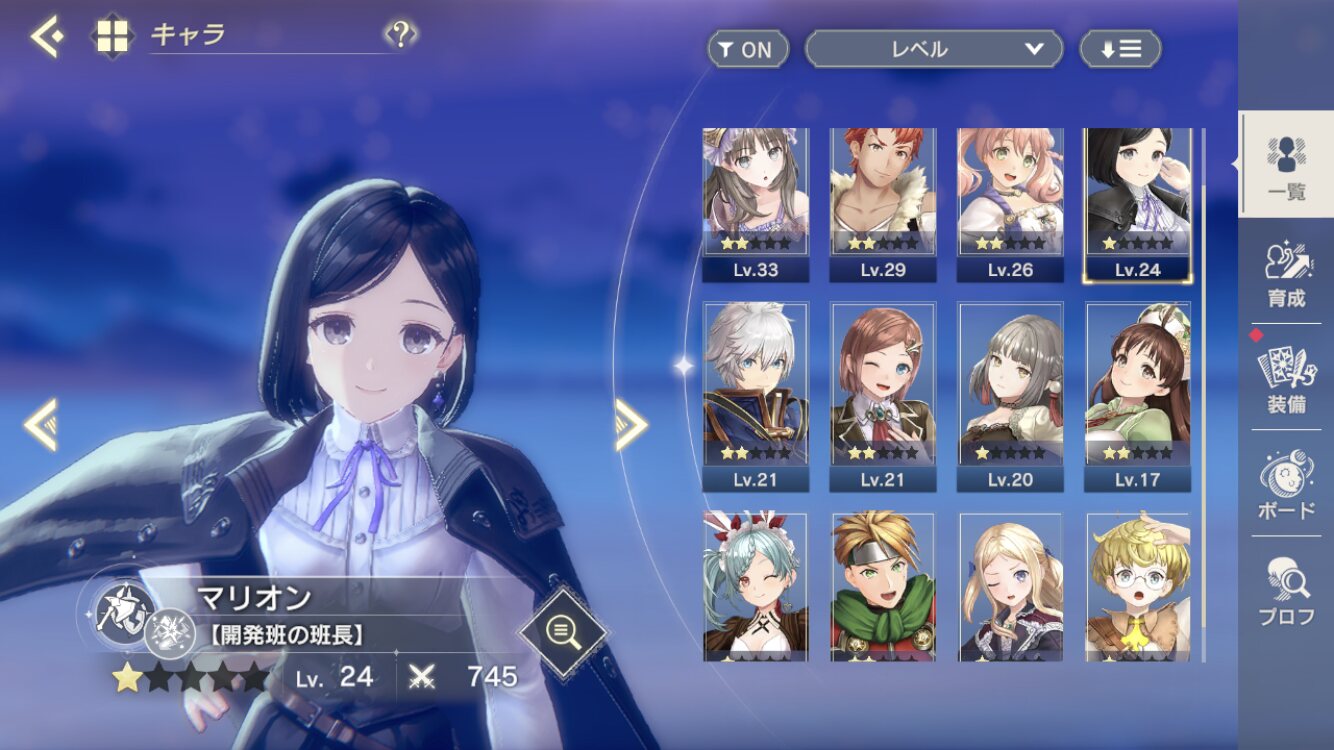
Task: Switch to the 一覧 tab
Action: coord(1286,166)
